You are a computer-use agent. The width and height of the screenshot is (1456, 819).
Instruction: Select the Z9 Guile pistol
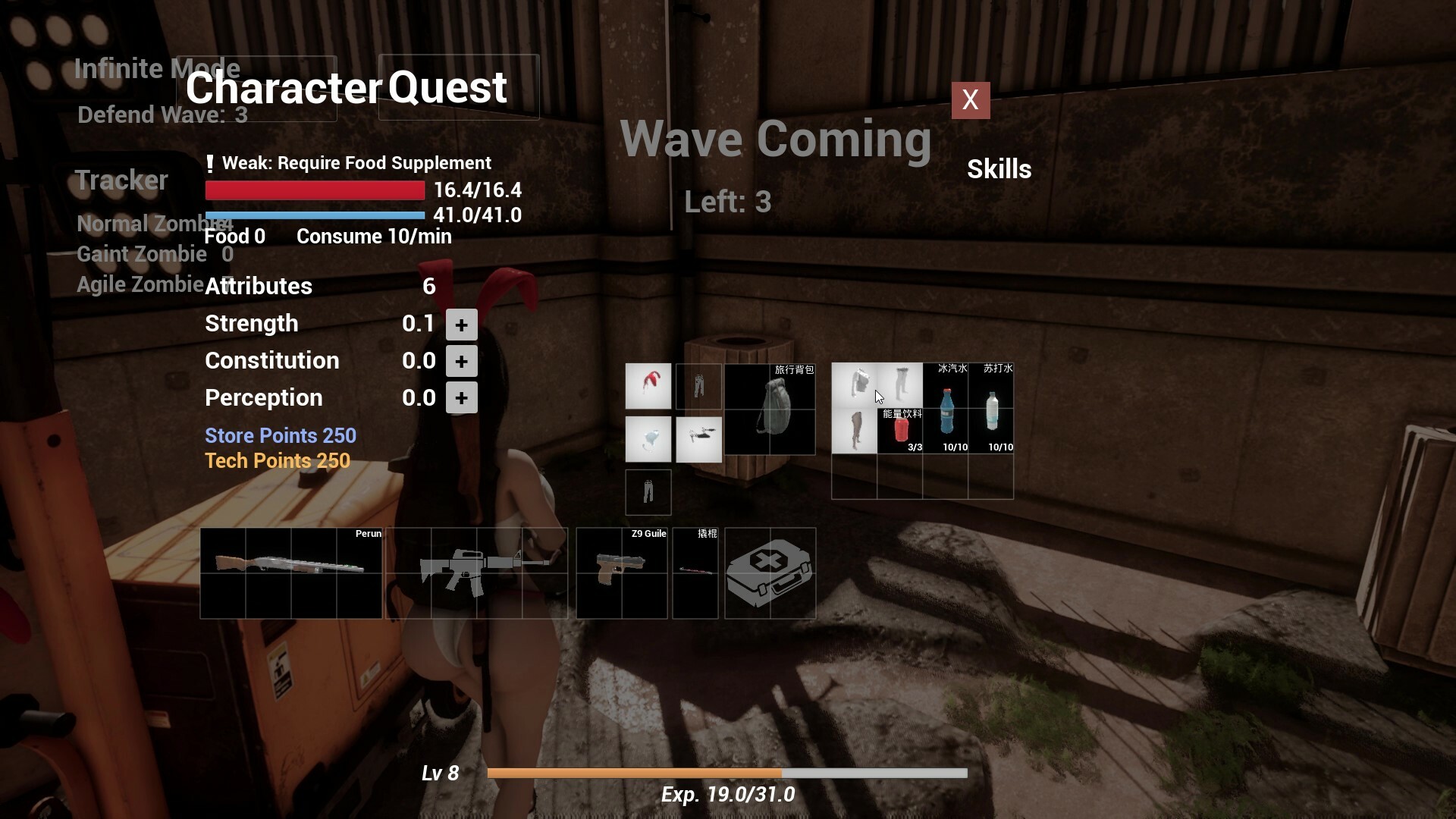(x=620, y=574)
